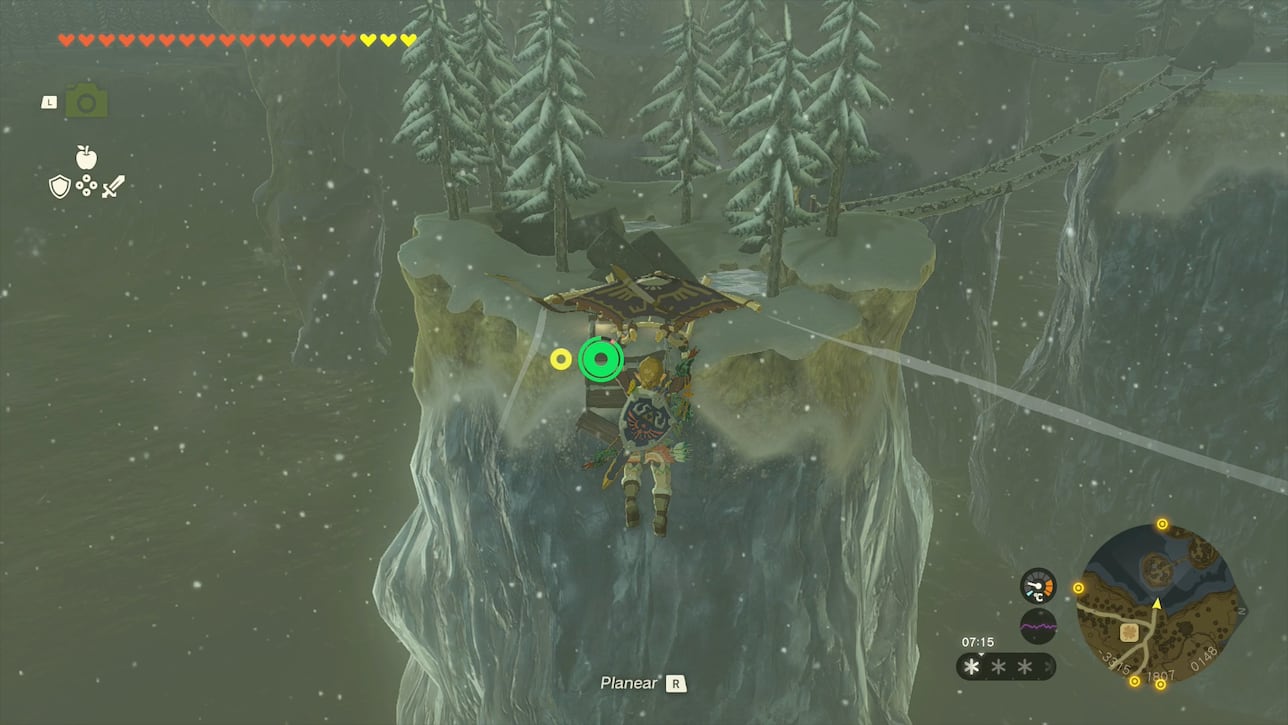Click the sword attack buff icon
The image size is (1288, 725).
pyautogui.click(x=114, y=185)
